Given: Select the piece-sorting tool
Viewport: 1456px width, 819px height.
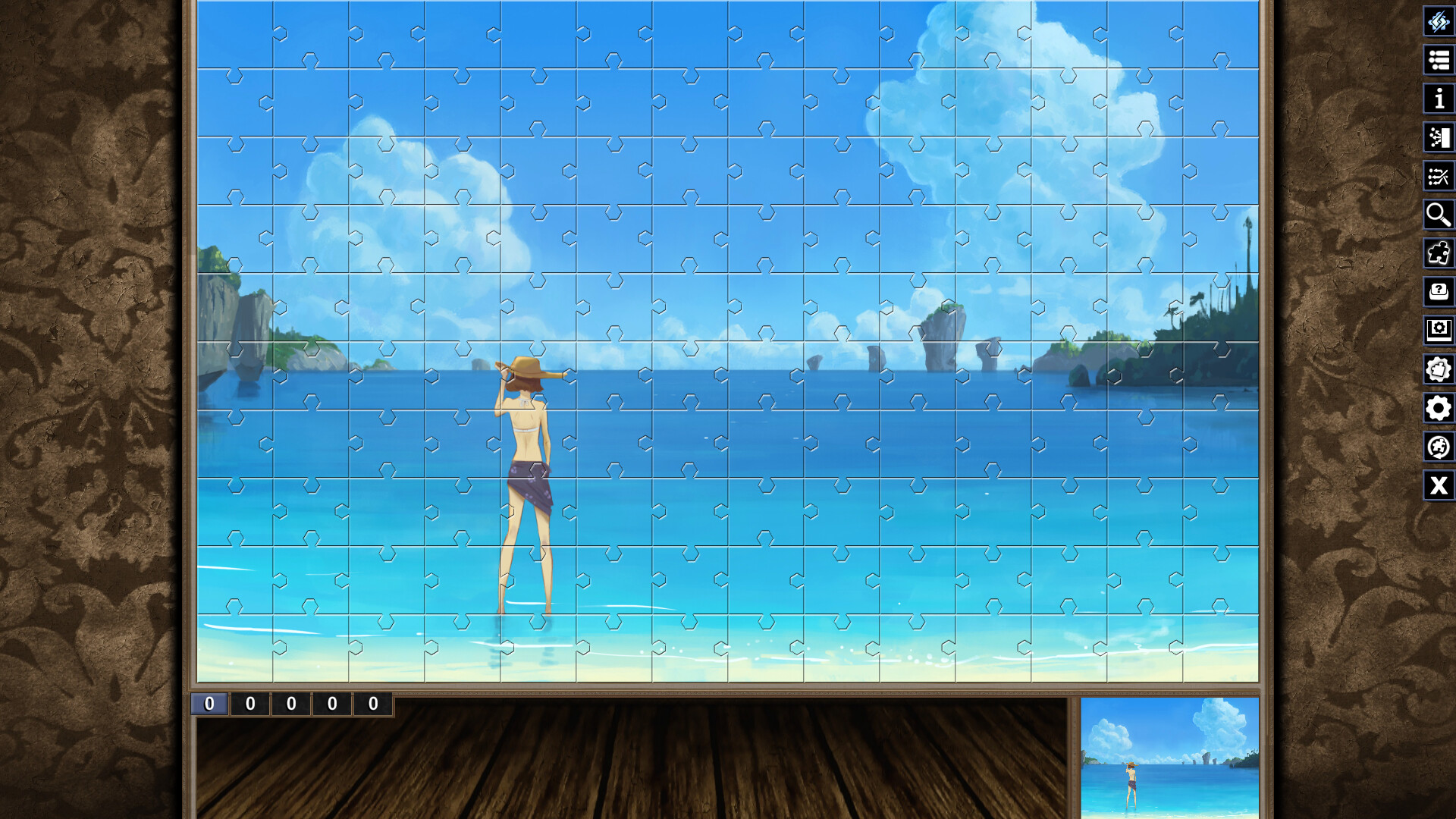Looking at the screenshot, I should 1439,138.
